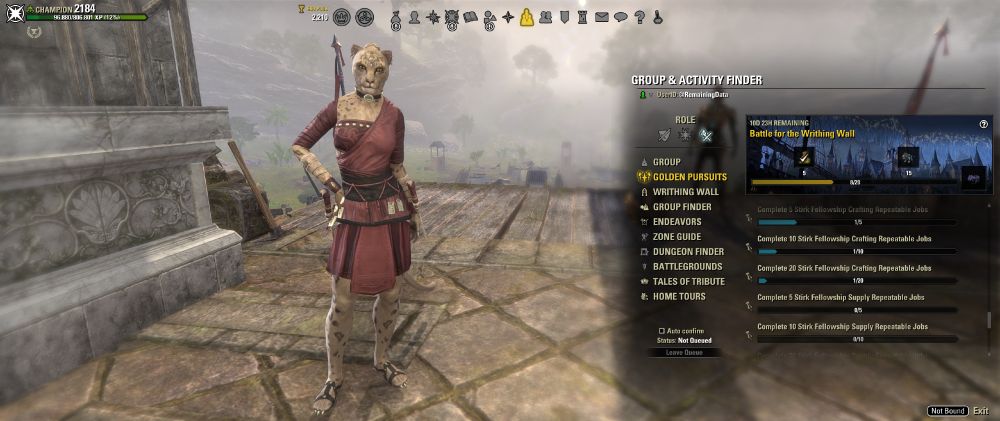Choose the healer role icon
This screenshot has width=1000, height=421.
pyautogui.click(x=685, y=135)
